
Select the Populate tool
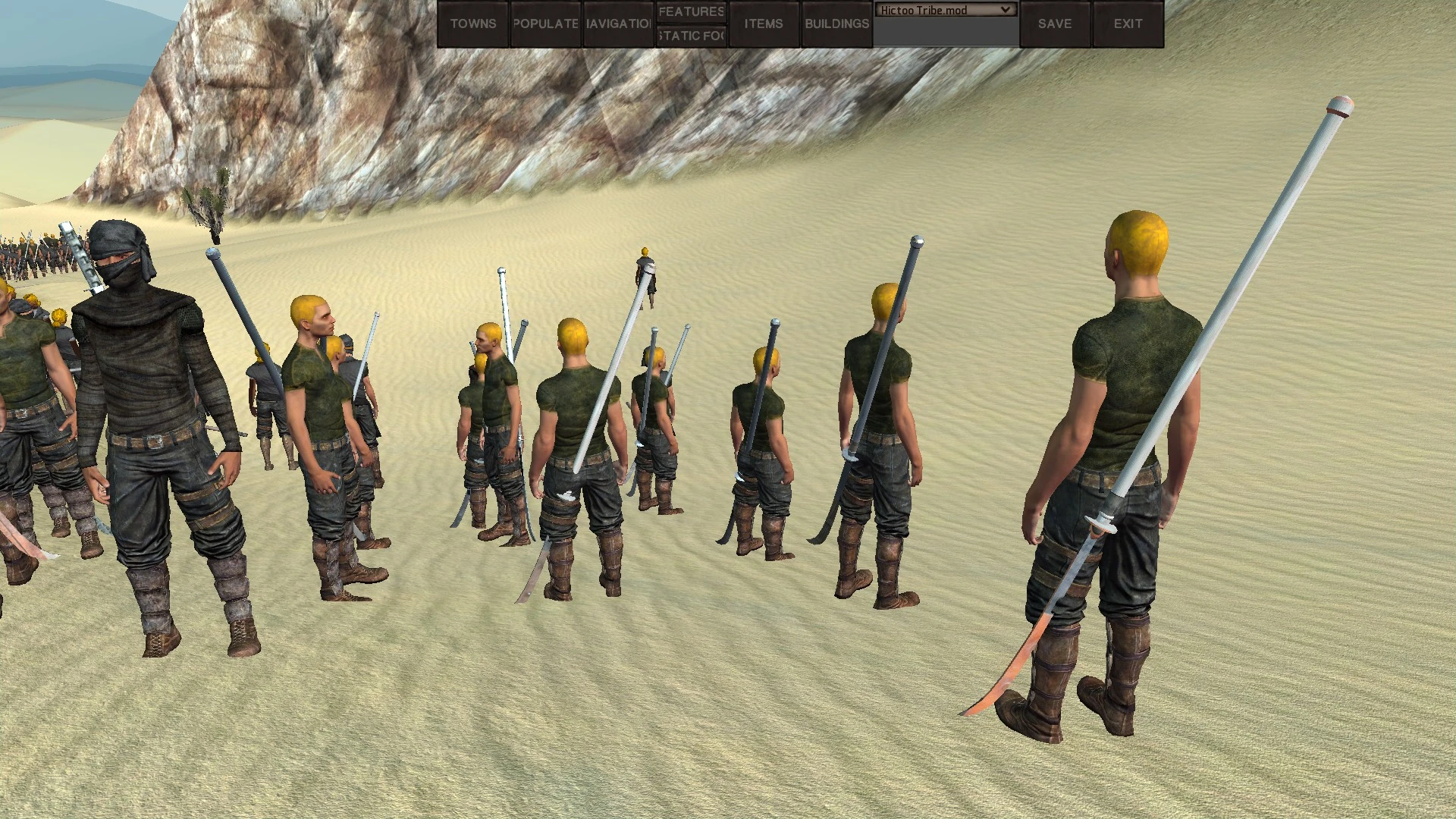point(545,24)
